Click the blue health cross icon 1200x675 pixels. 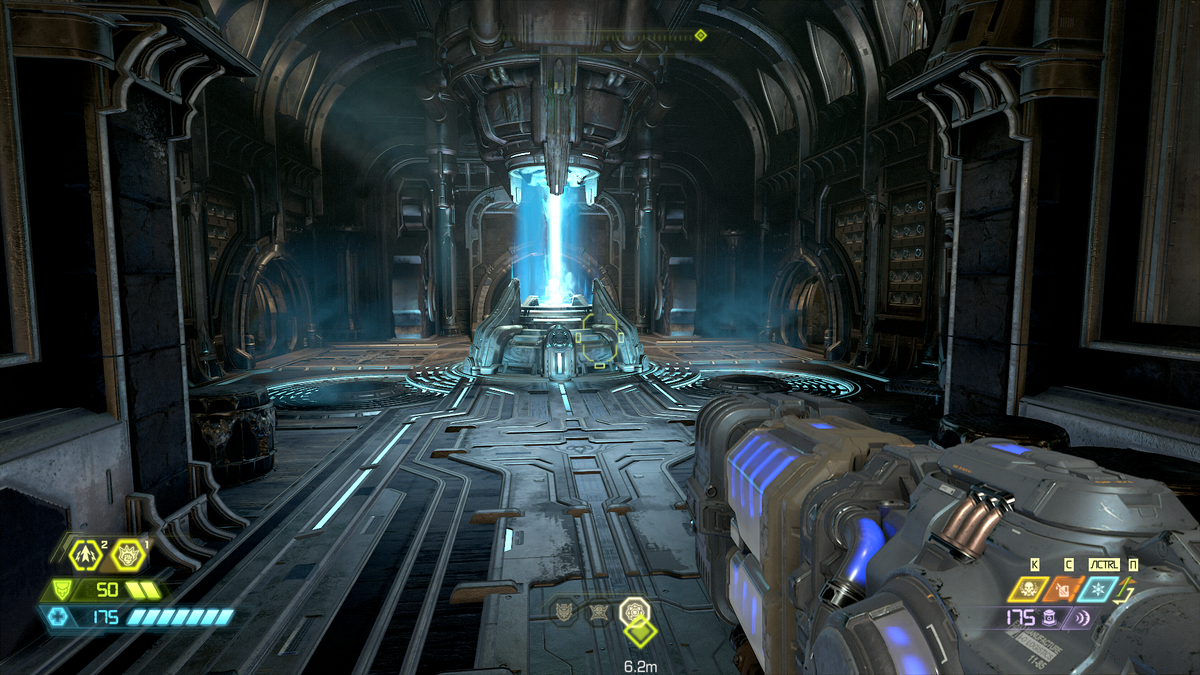point(58,617)
